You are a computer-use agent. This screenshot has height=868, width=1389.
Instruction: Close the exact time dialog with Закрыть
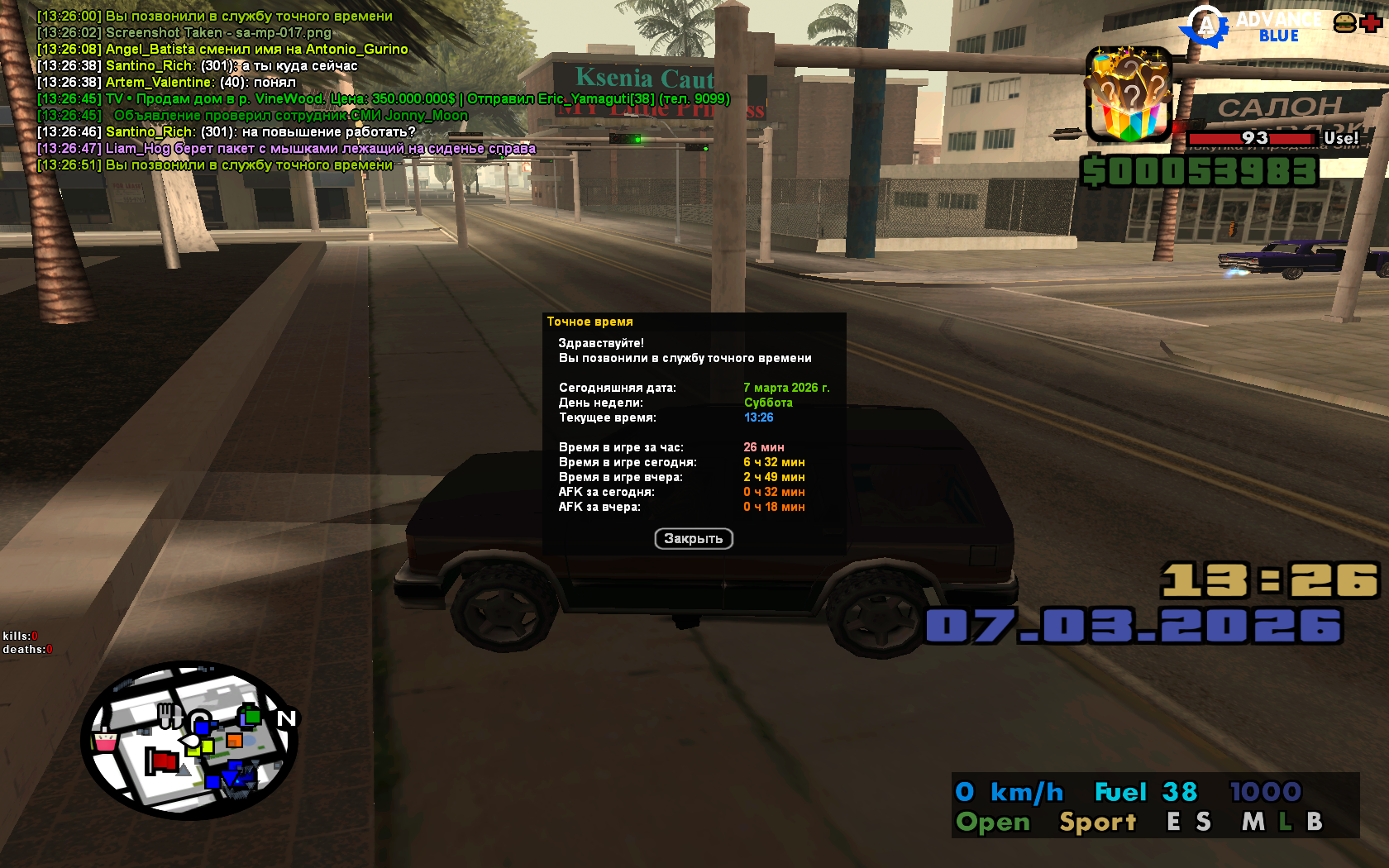click(694, 539)
